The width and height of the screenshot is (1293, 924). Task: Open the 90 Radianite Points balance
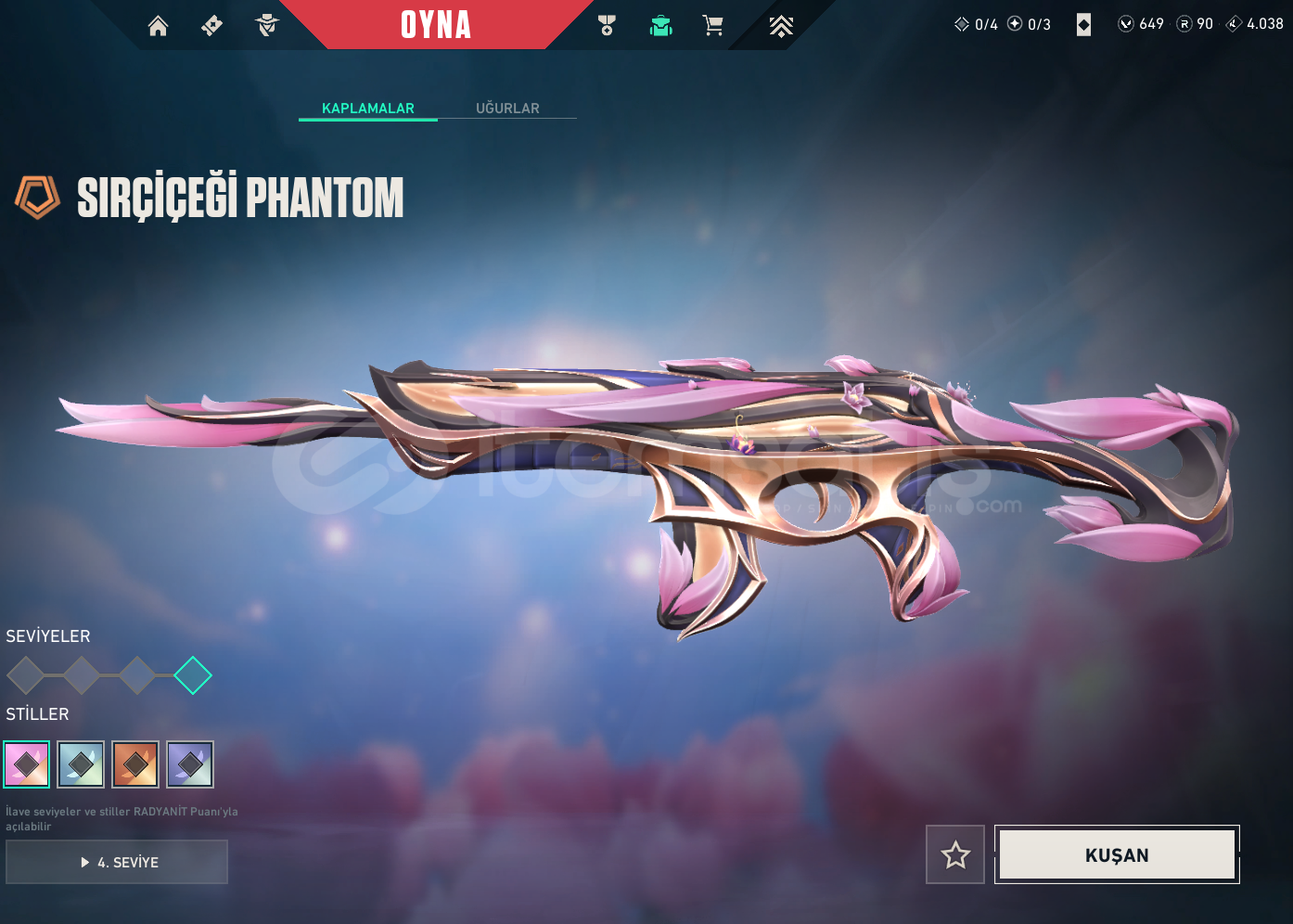1195,24
